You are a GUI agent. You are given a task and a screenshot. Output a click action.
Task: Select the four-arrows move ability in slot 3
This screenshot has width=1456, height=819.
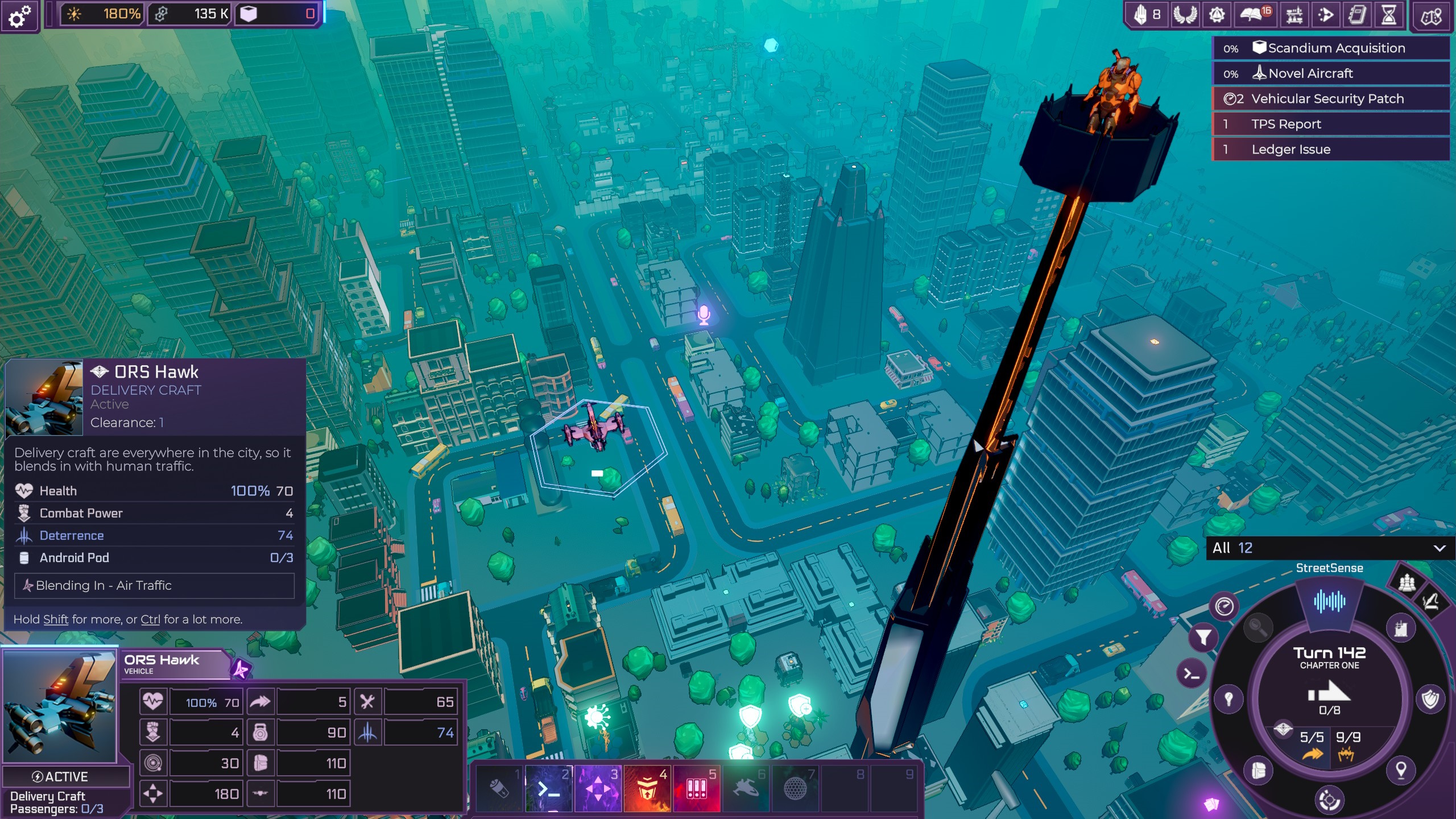coord(598,789)
